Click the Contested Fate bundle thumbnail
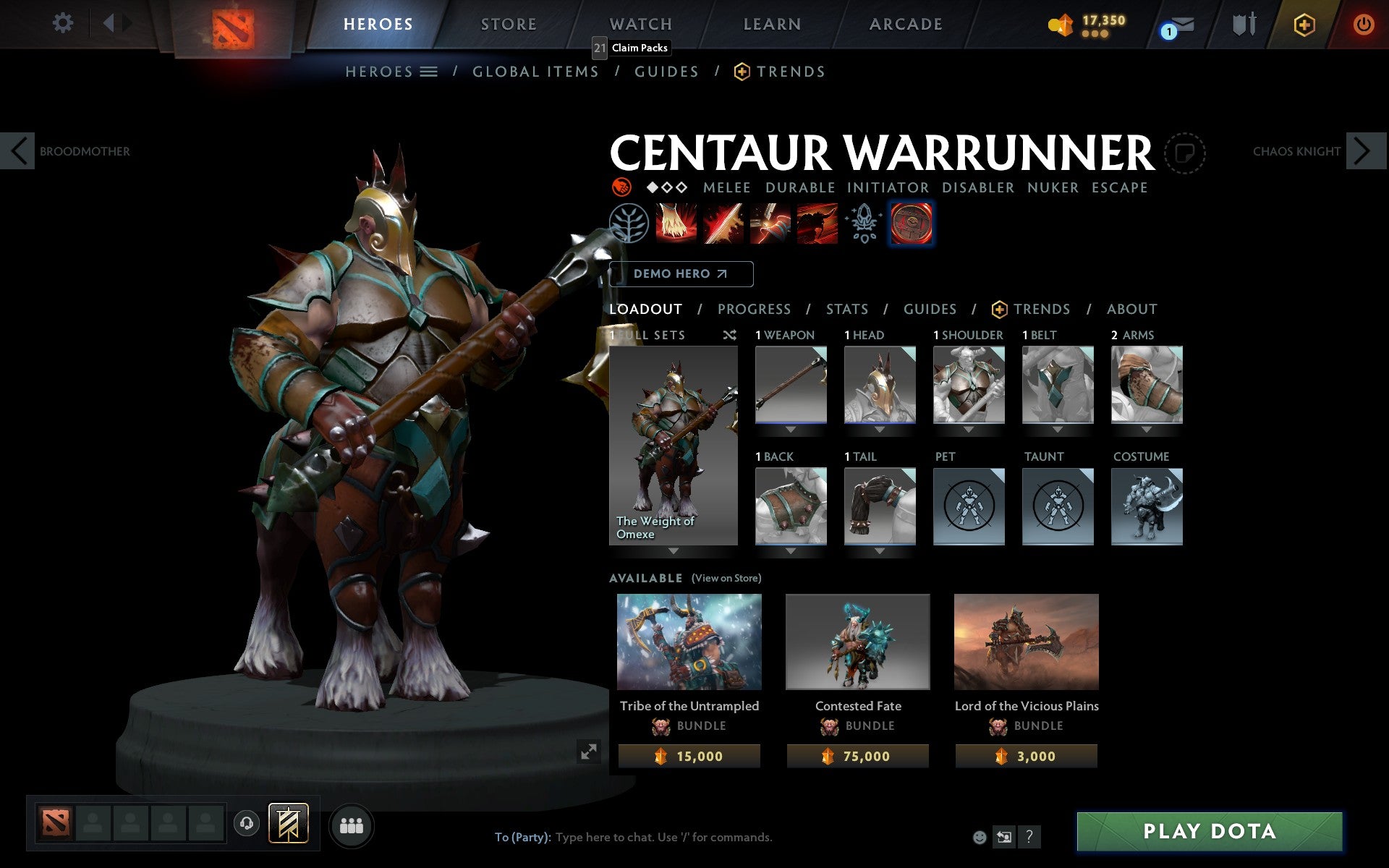The width and height of the screenshot is (1389, 868). tap(857, 642)
